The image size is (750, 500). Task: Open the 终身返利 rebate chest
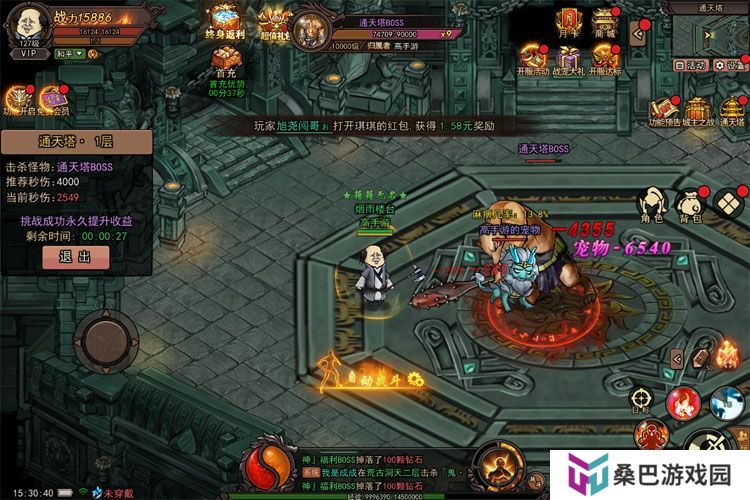click(x=224, y=22)
